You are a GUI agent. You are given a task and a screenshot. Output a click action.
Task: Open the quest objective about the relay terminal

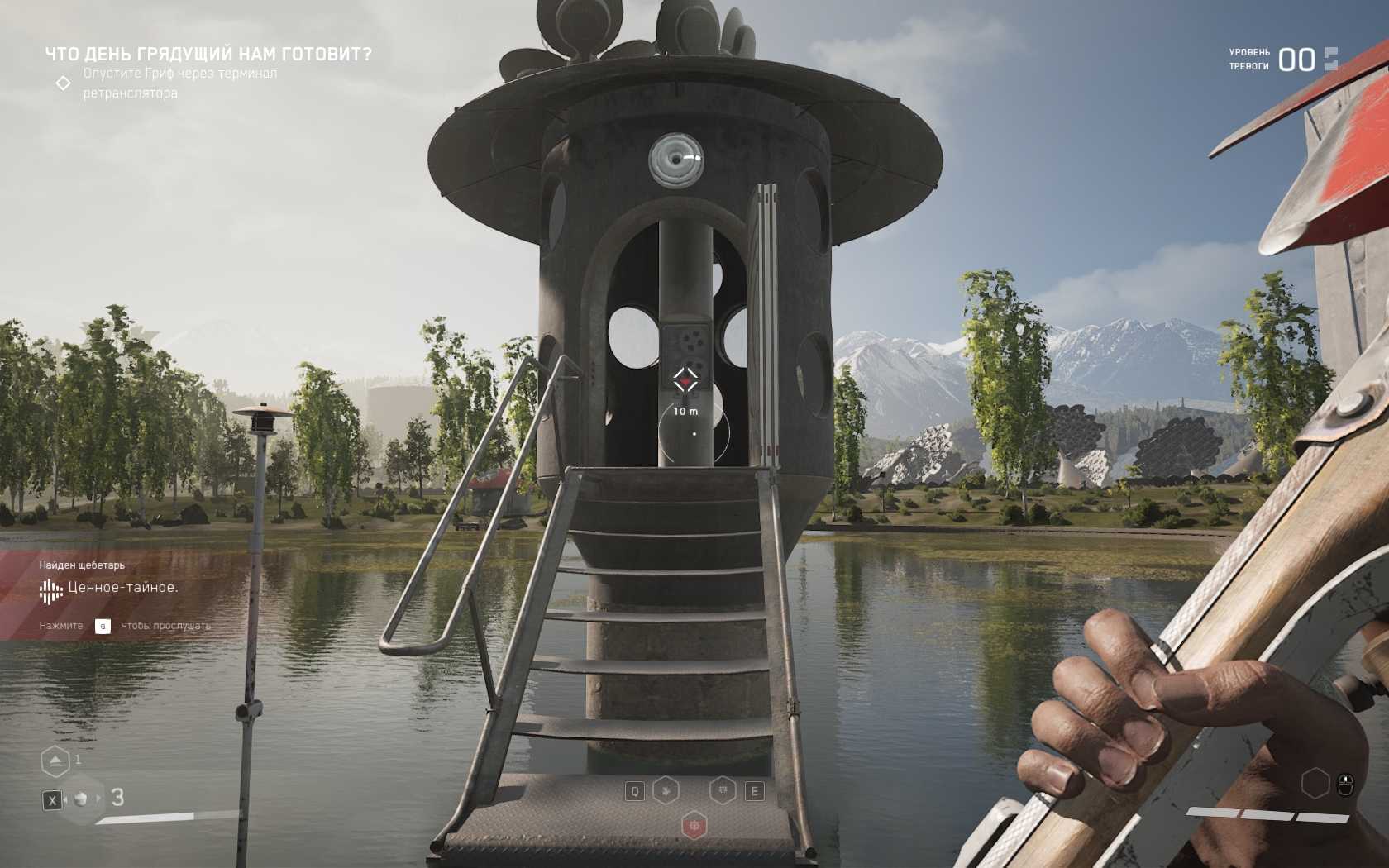(x=179, y=83)
